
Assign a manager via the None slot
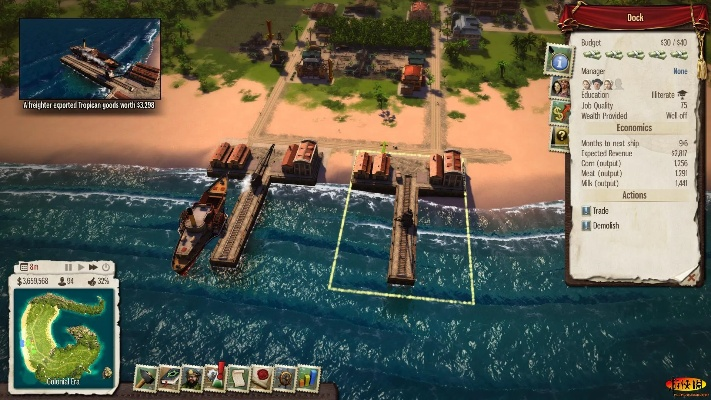[680, 71]
